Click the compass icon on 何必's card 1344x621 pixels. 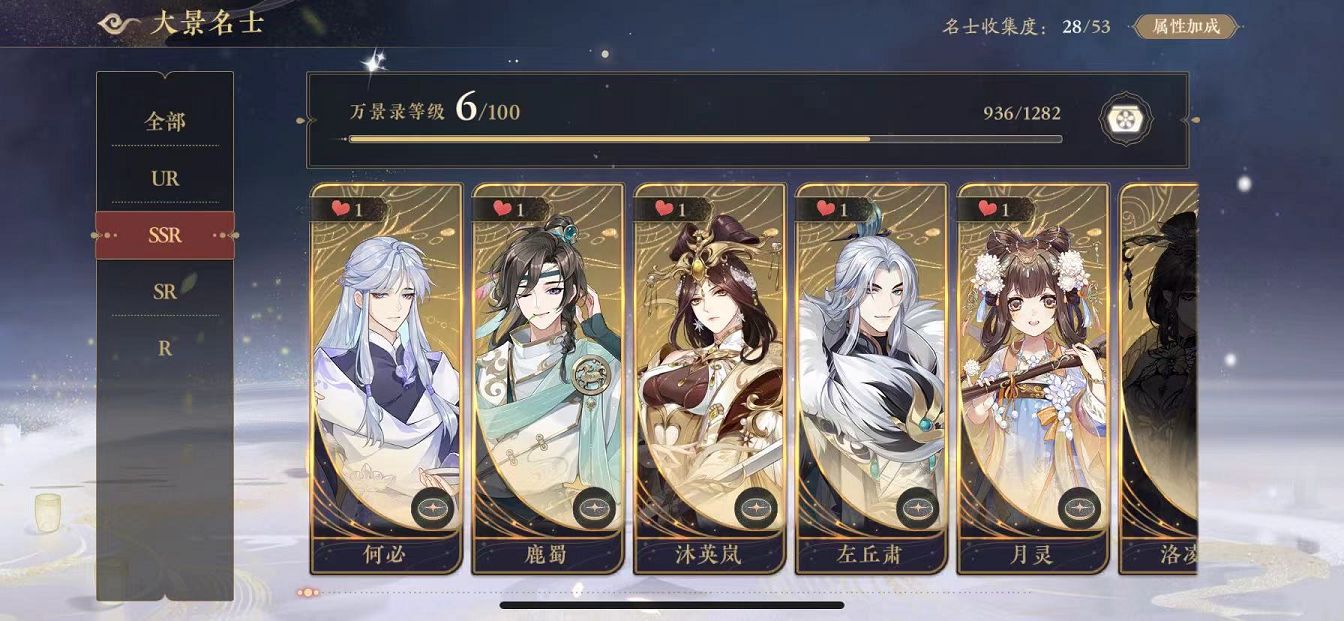point(432,508)
